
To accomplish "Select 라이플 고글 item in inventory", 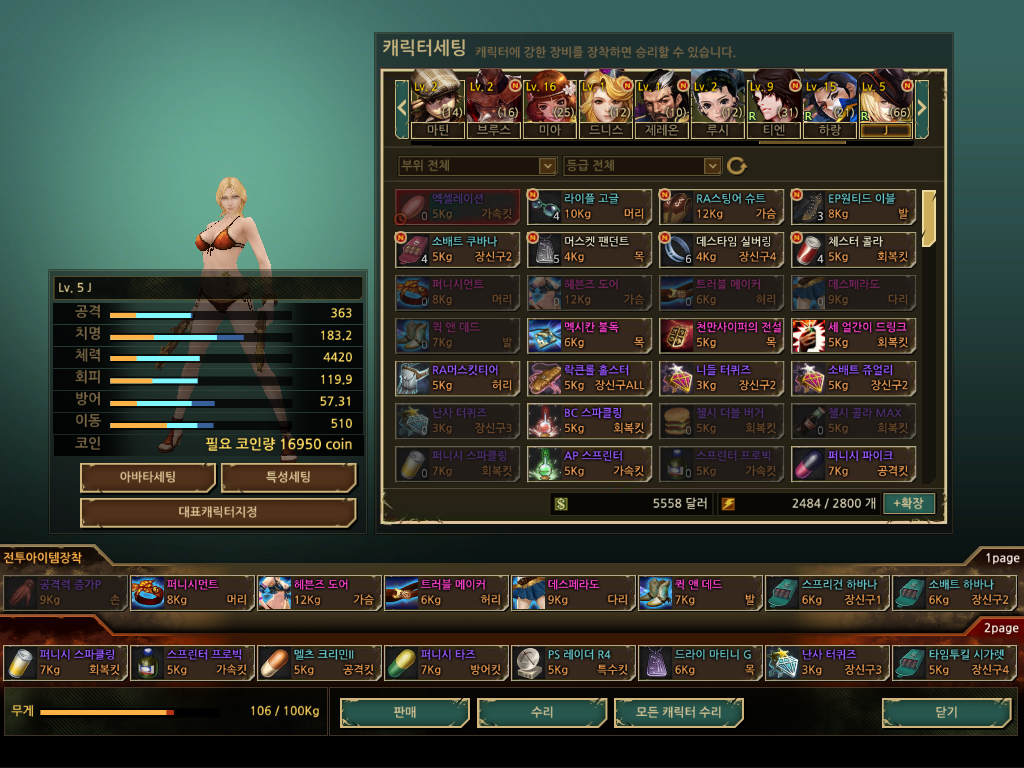I will [x=589, y=207].
